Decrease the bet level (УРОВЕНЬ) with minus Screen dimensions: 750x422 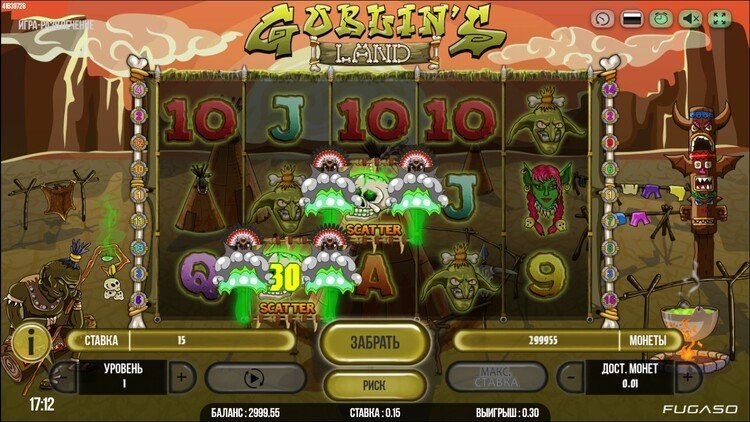pos(62,377)
